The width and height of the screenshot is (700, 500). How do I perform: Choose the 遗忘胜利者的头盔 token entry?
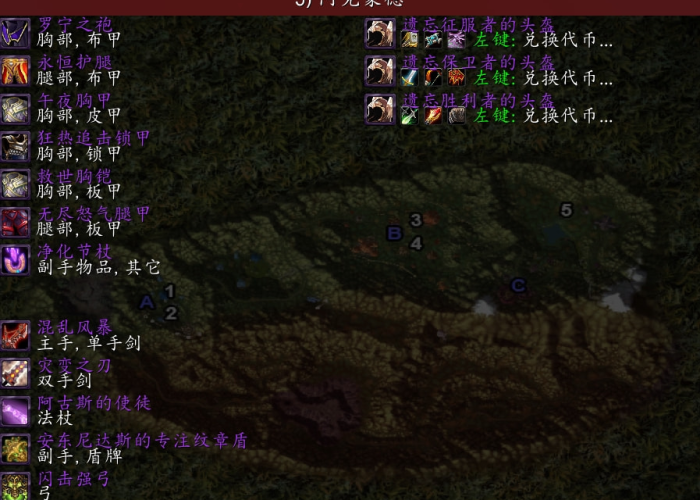478,100
